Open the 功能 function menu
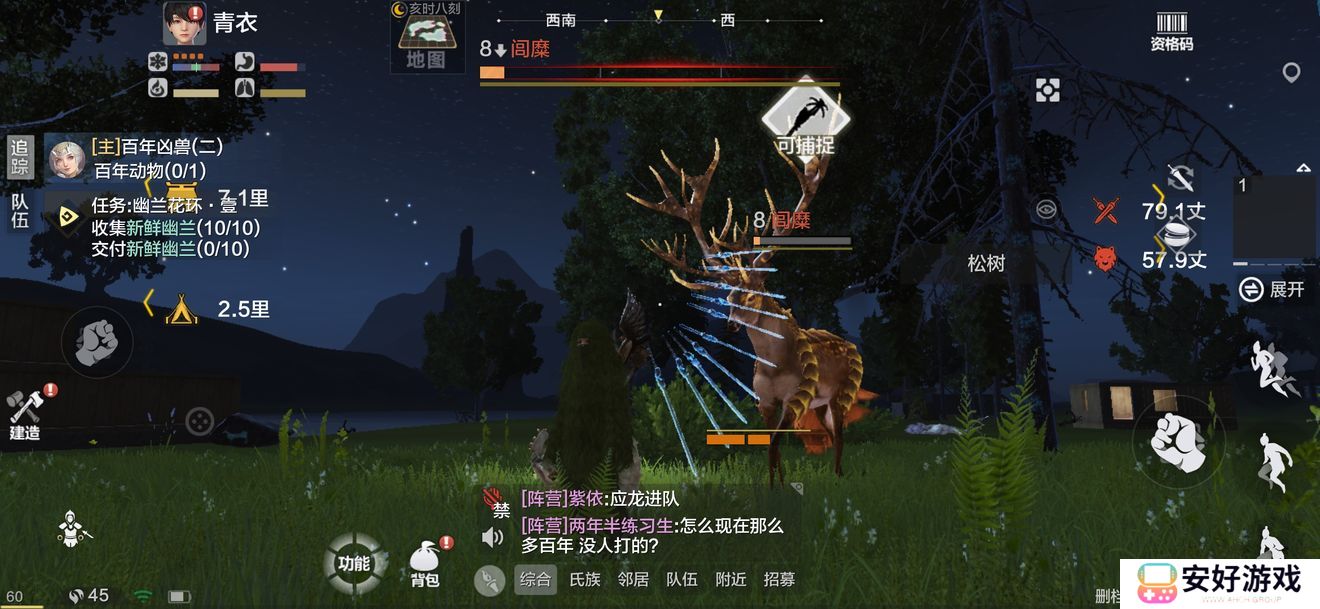Image resolution: width=1320 pixels, height=609 pixels. point(354,563)
